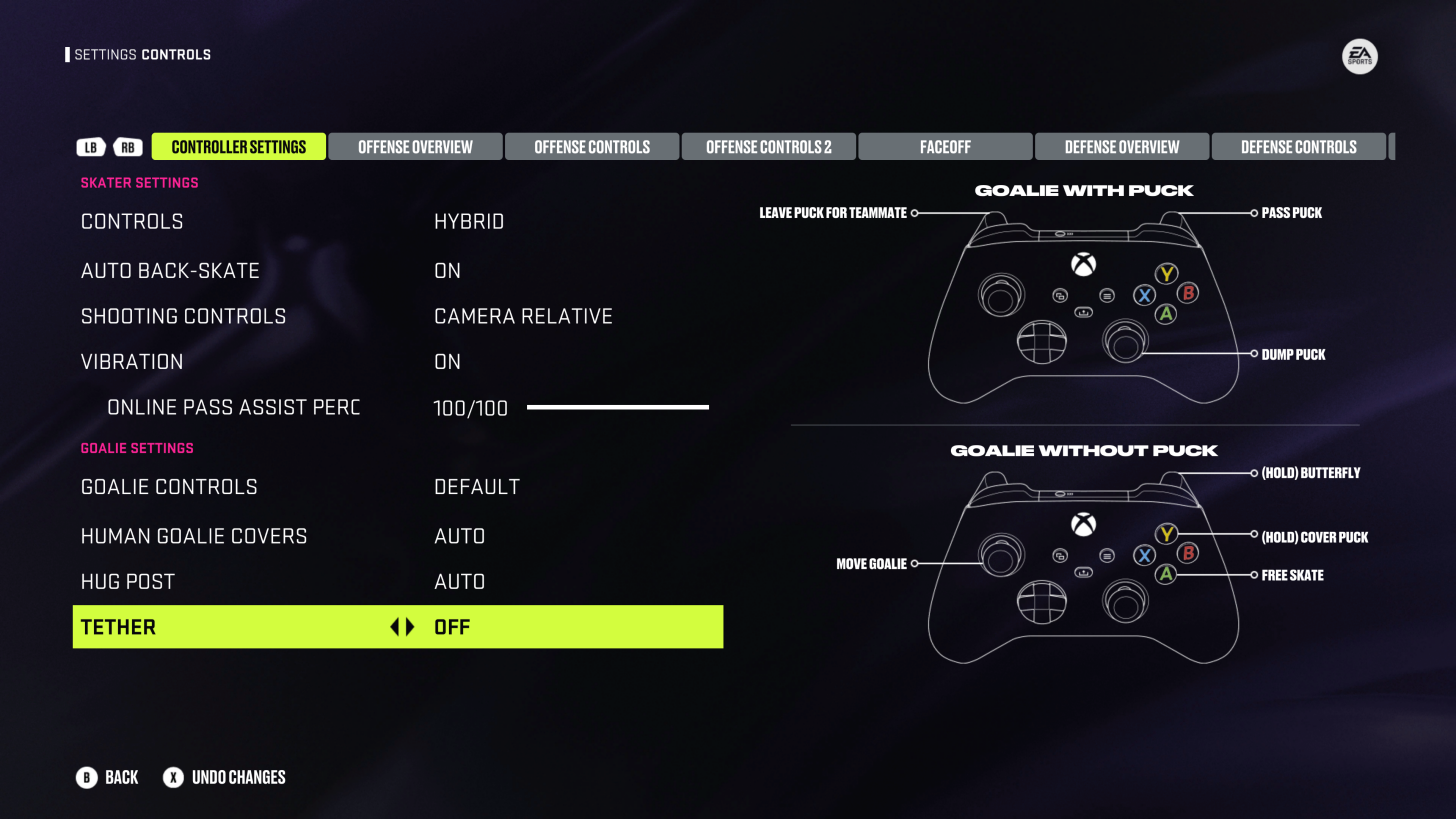
Task: Click Undo Changes at the bottom
Action: 225,777
